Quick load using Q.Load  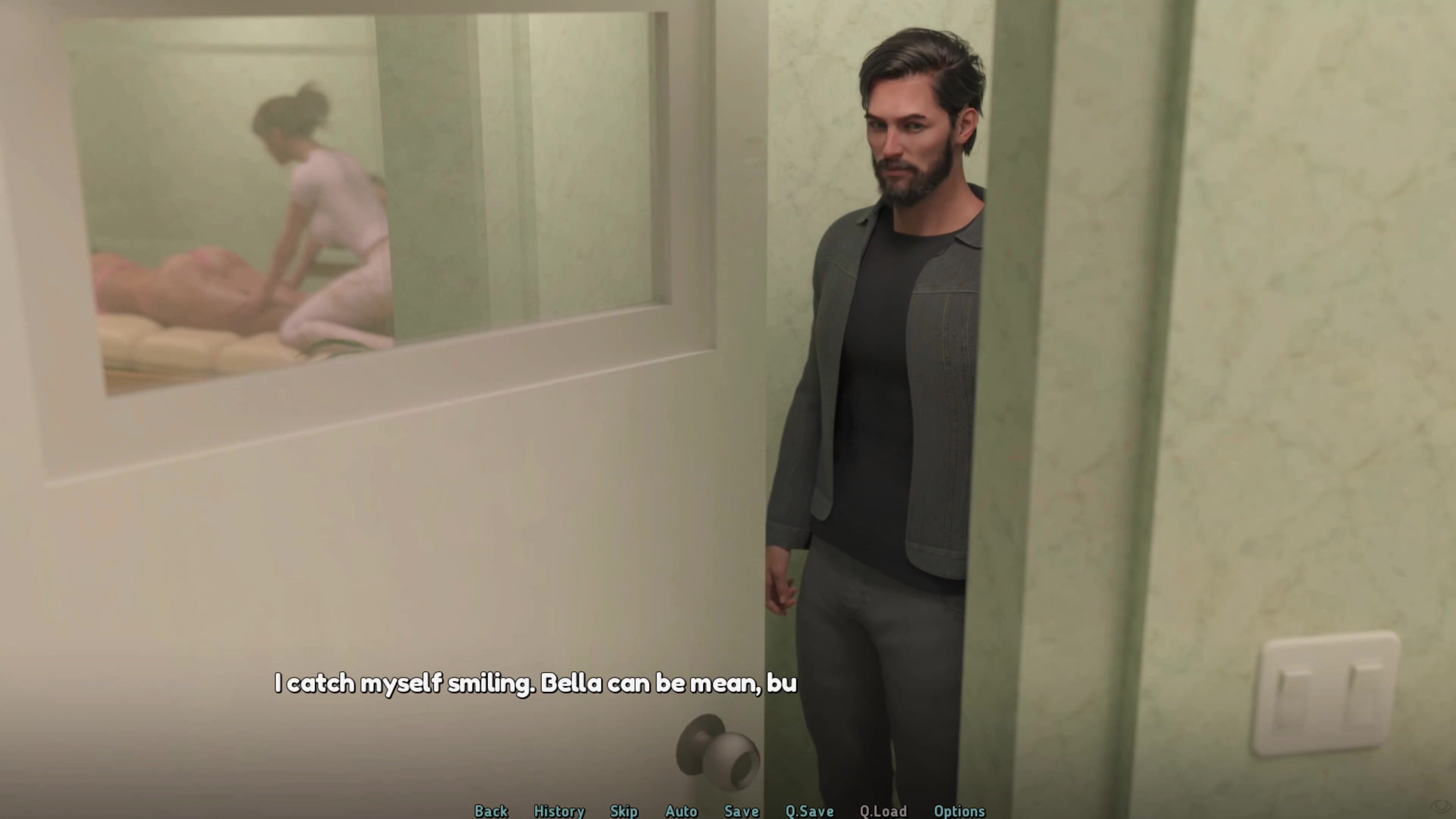(x=883, y=811)
